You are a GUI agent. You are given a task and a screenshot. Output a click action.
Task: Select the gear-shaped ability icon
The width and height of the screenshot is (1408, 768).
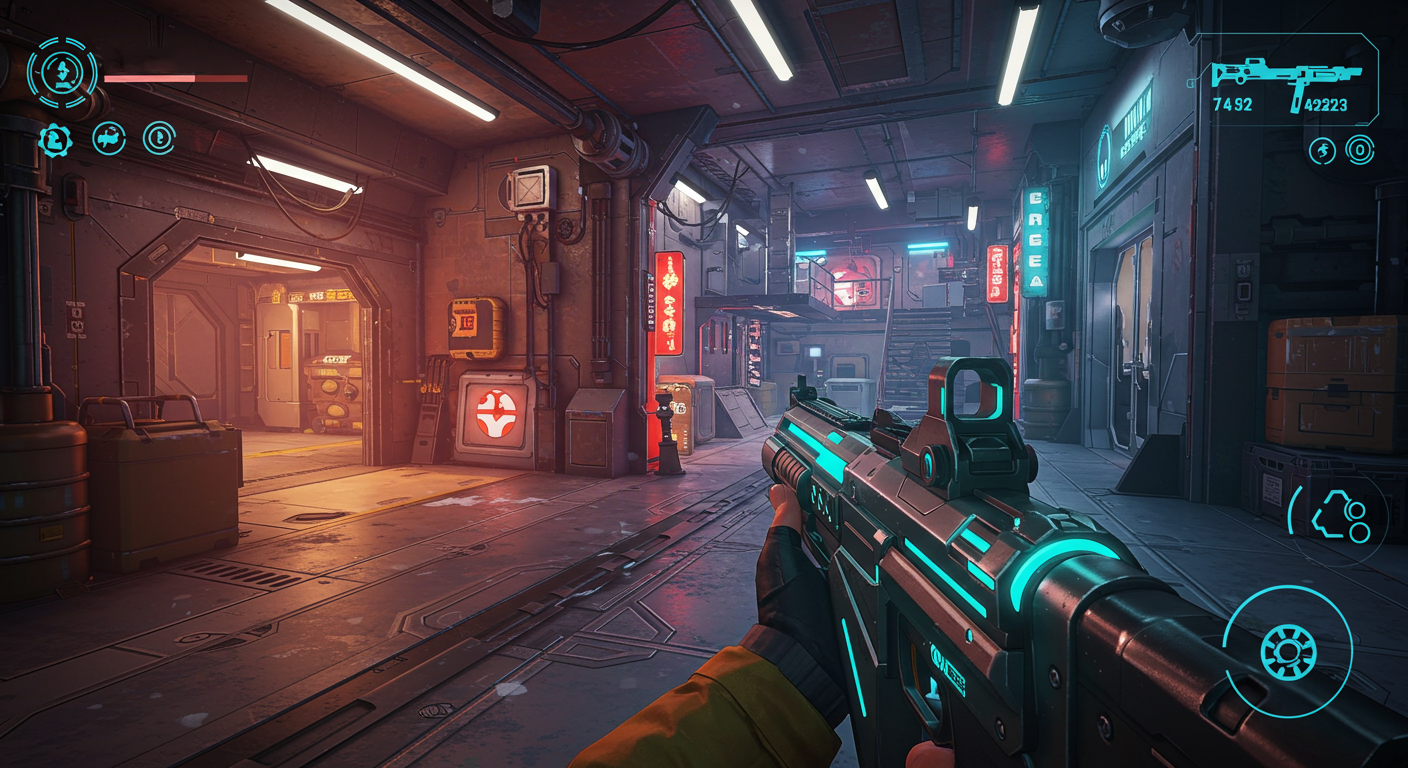55,139
